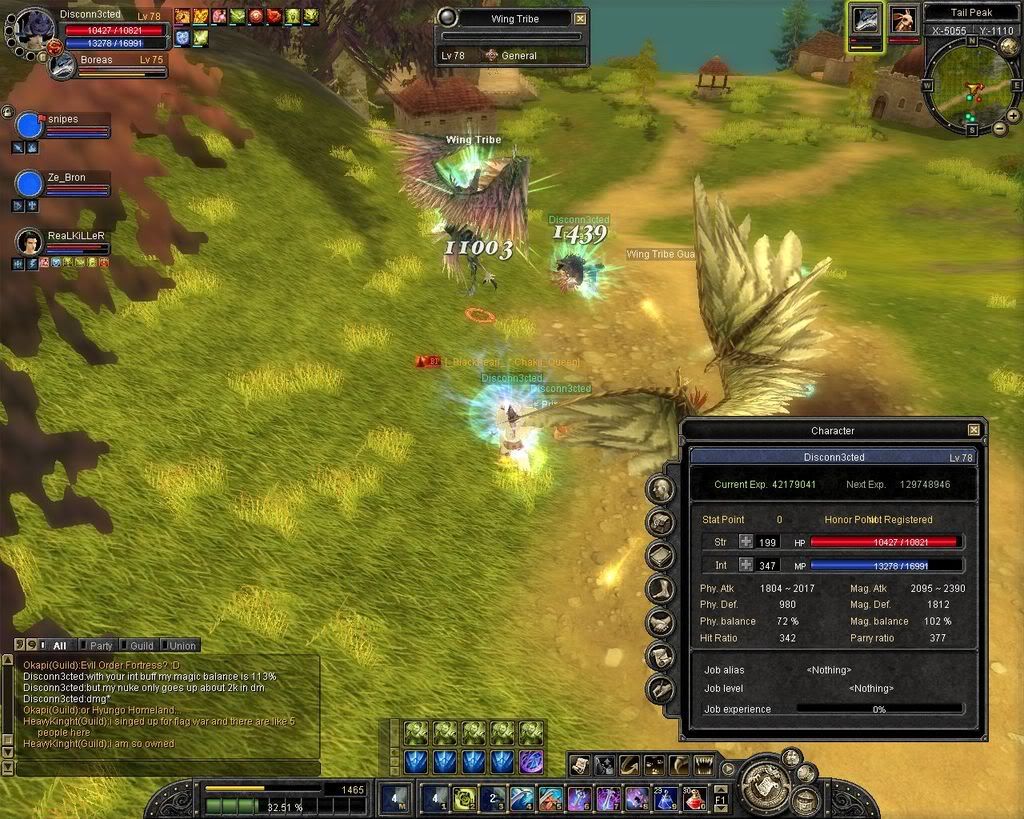
Task: Add a stat point to Str
Action: pos(745,541)
